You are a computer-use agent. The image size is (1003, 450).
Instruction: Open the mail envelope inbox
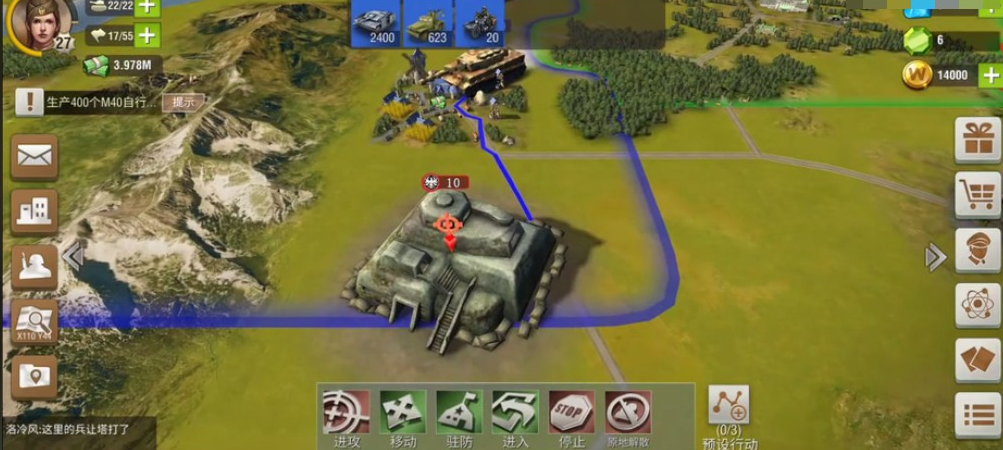pos(35,157)
